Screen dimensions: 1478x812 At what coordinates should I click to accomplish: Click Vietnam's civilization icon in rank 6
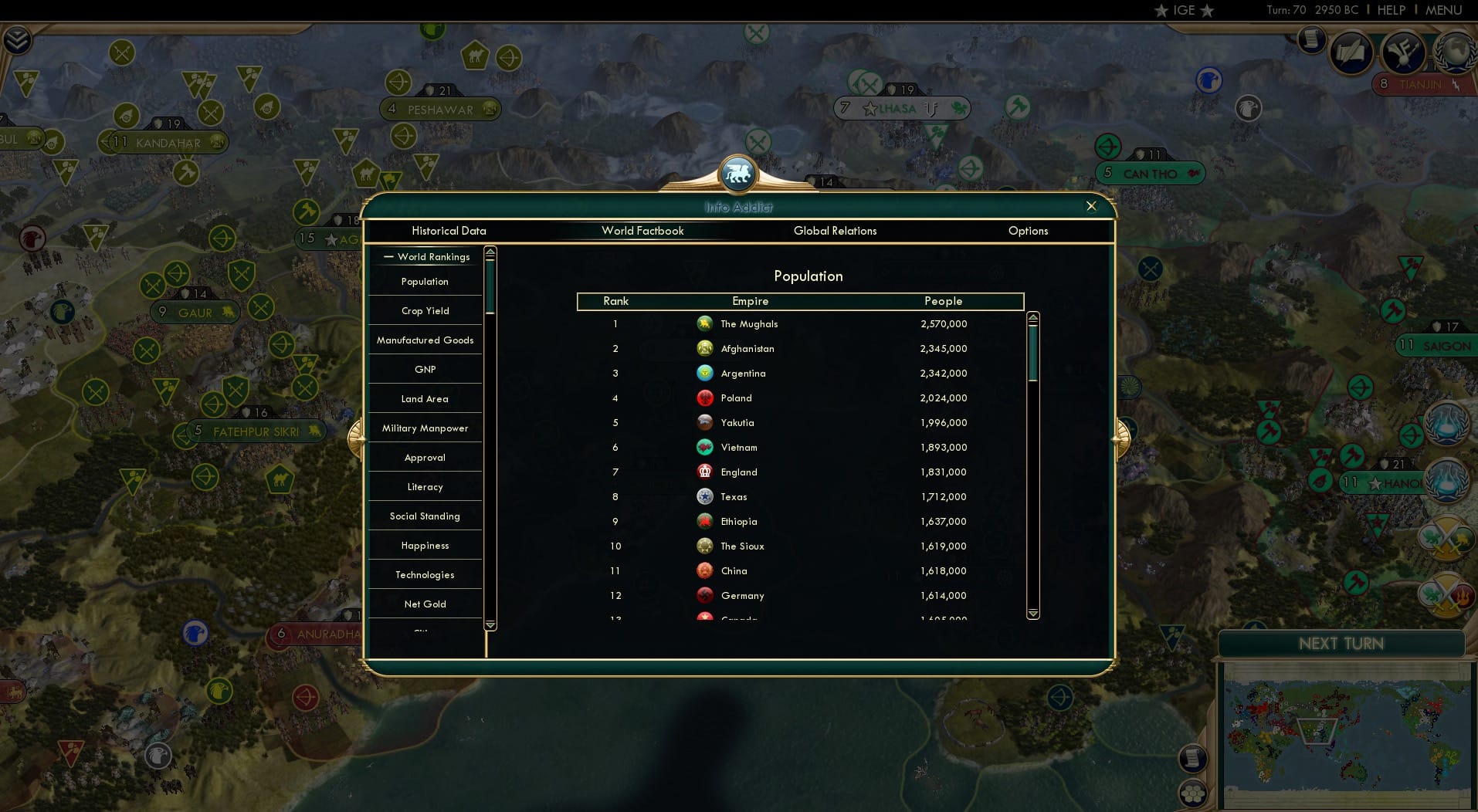click(x=705, y=448)
